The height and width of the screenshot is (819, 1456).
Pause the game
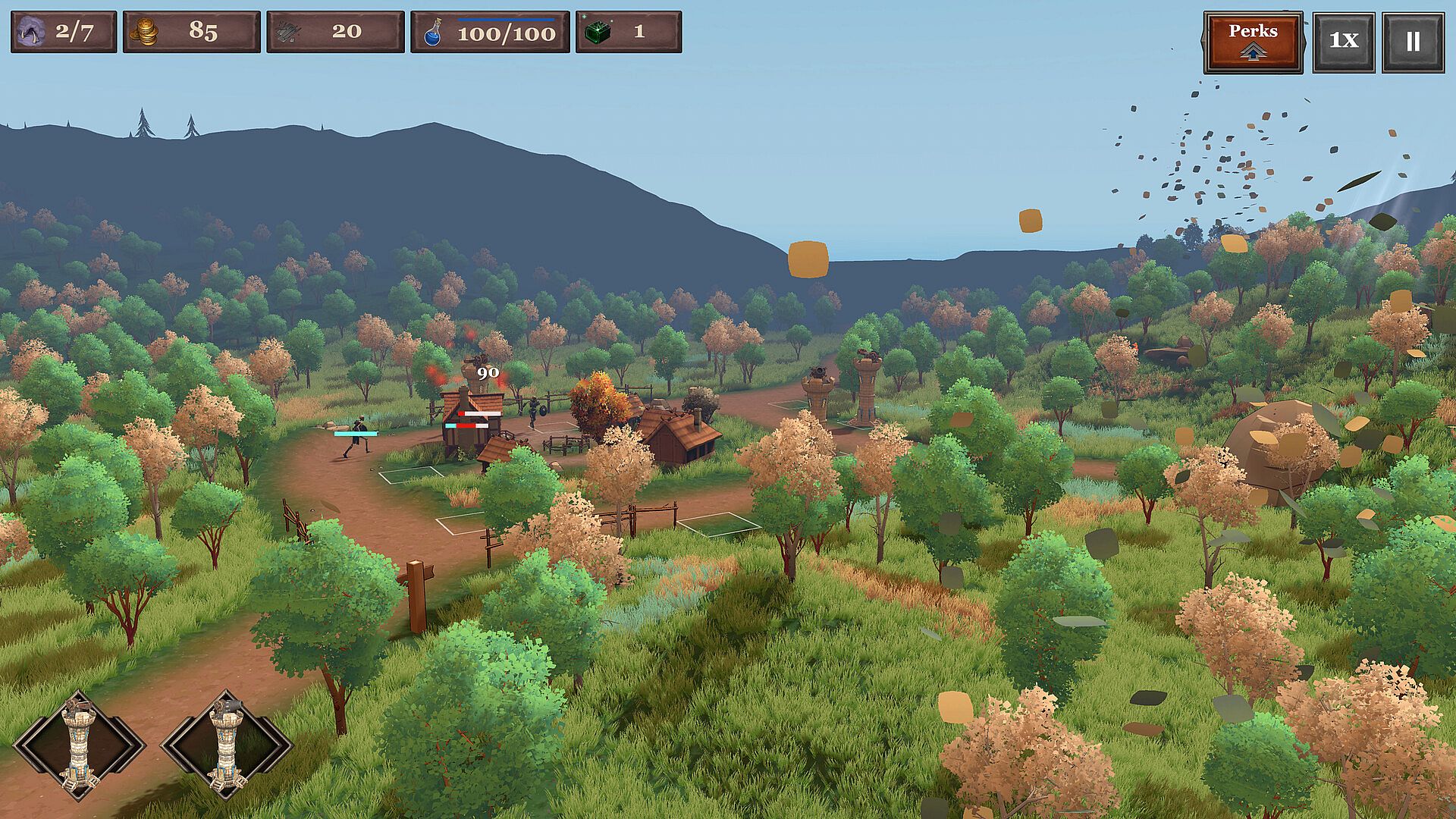click(1412, 42)
